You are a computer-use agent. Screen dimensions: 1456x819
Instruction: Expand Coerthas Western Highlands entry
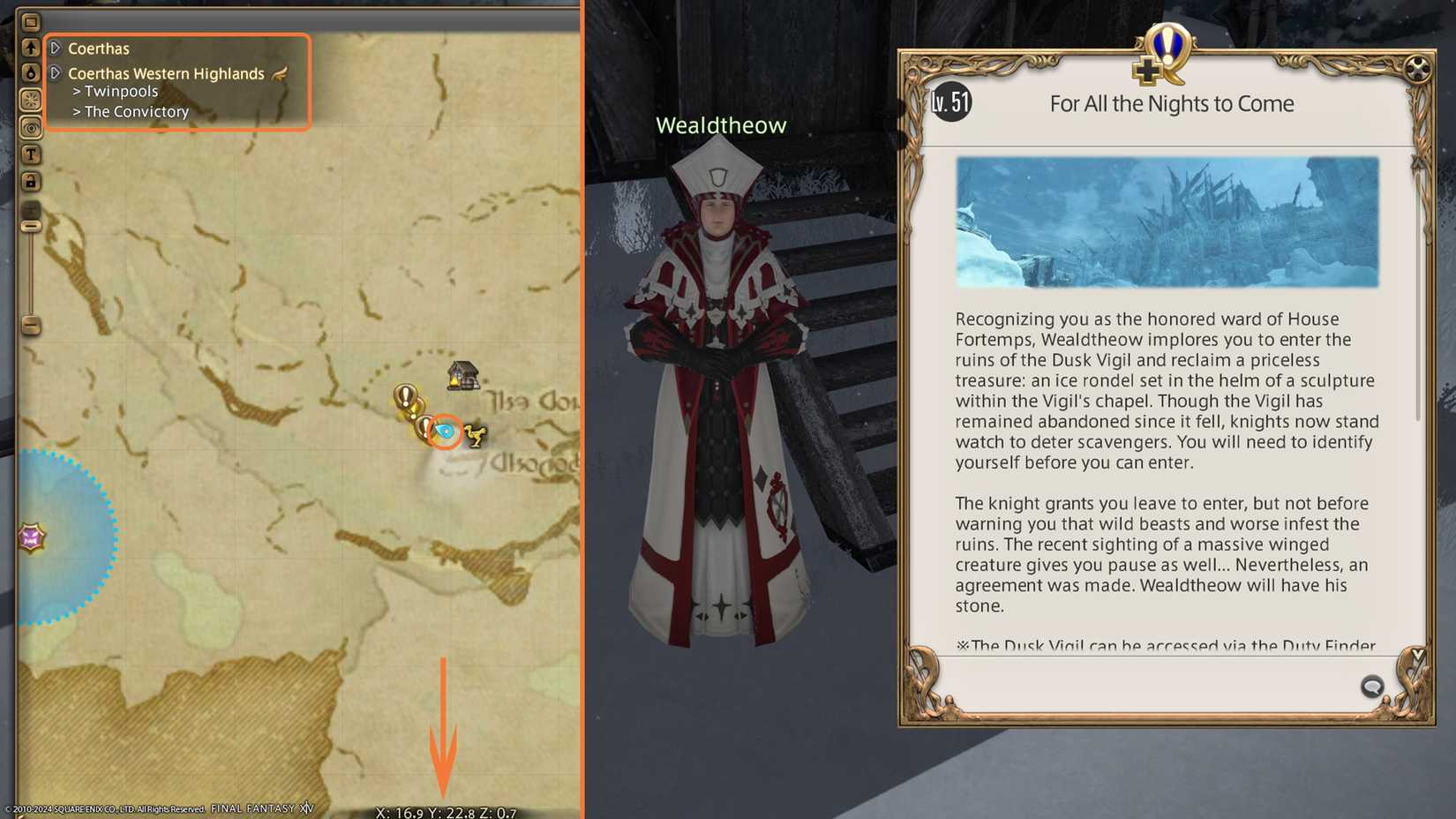[56, 73]
